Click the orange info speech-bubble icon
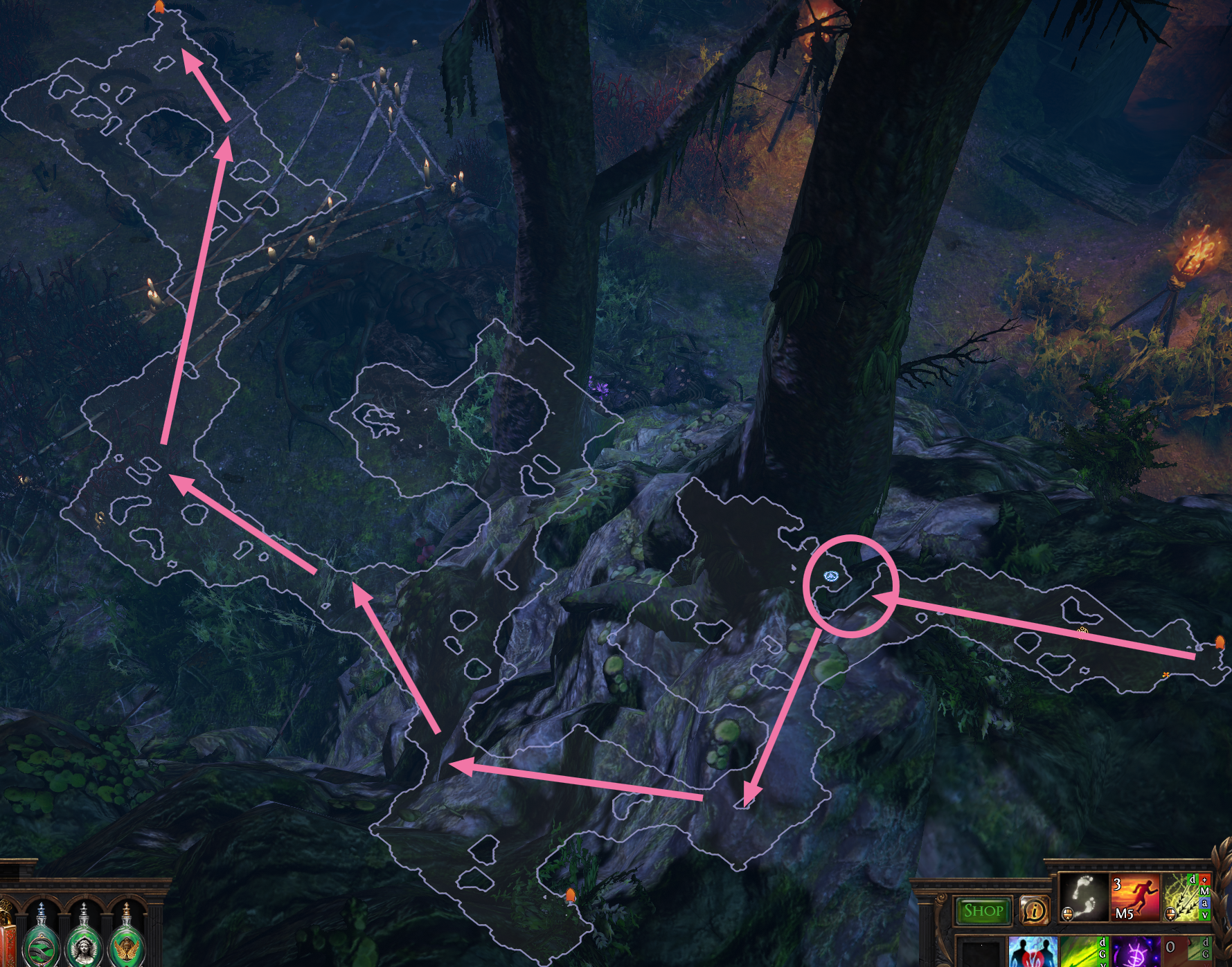This screenshot has height=967, width=1232. pyautogui.click(x=1034, y=910)
